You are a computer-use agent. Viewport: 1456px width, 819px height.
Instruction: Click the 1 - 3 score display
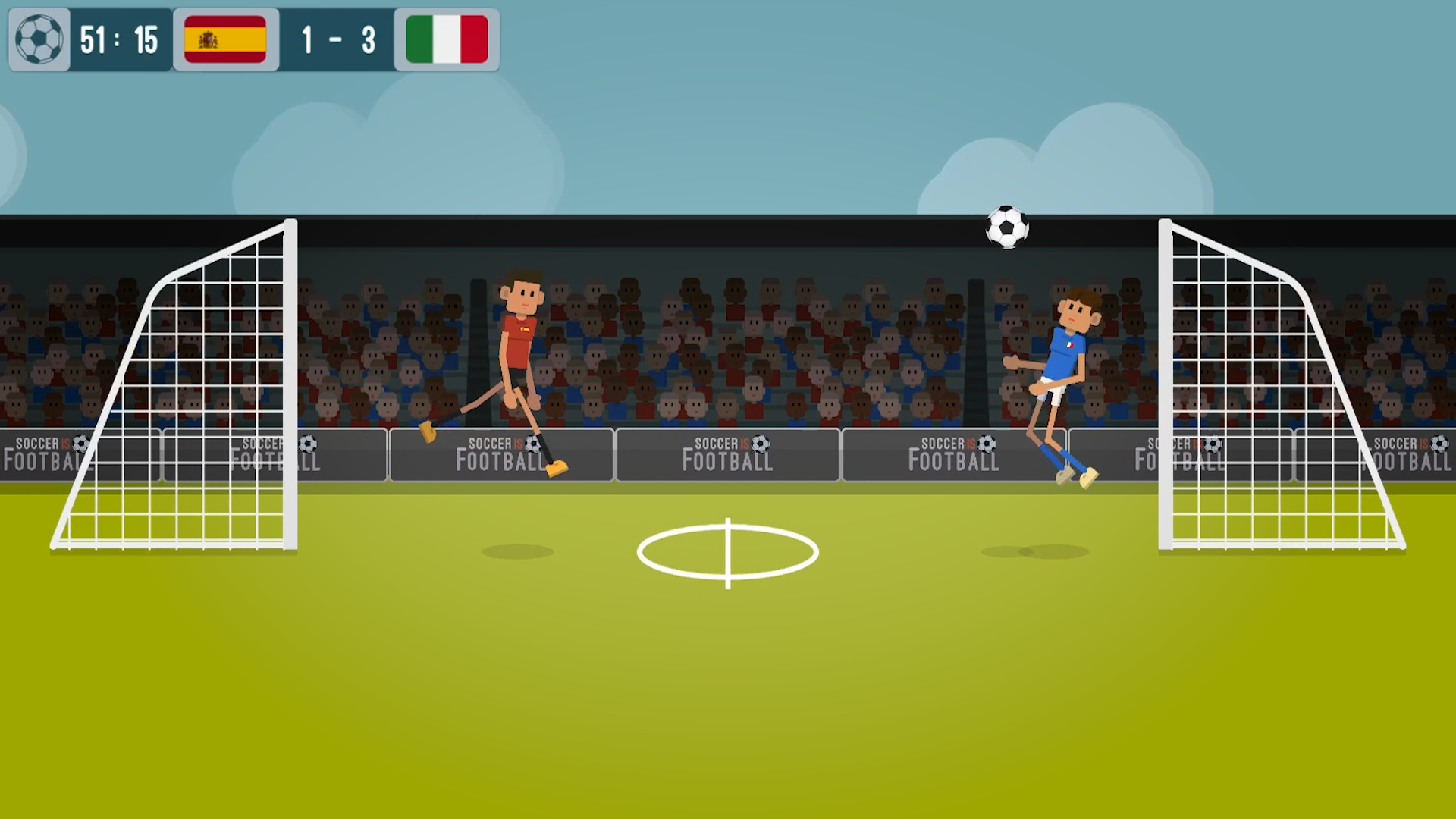click(x=337, y=39)
